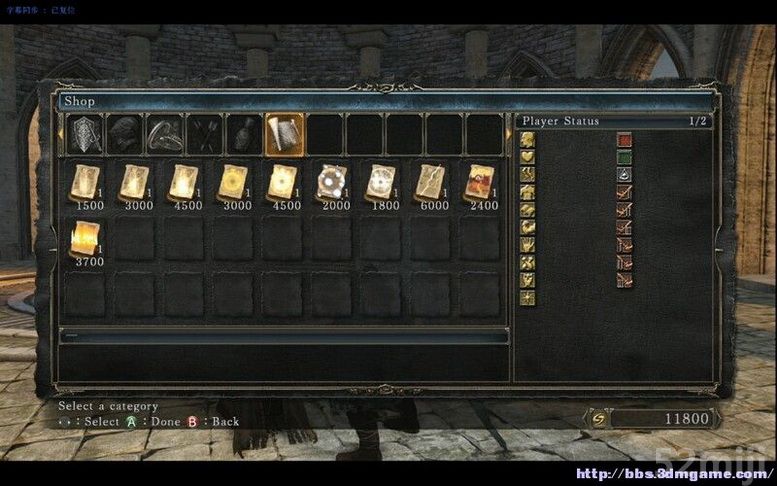Switch to the weapons and shields category
This screenshot has width=777, height=486.
pyautogui.click(x=85, y=135)
